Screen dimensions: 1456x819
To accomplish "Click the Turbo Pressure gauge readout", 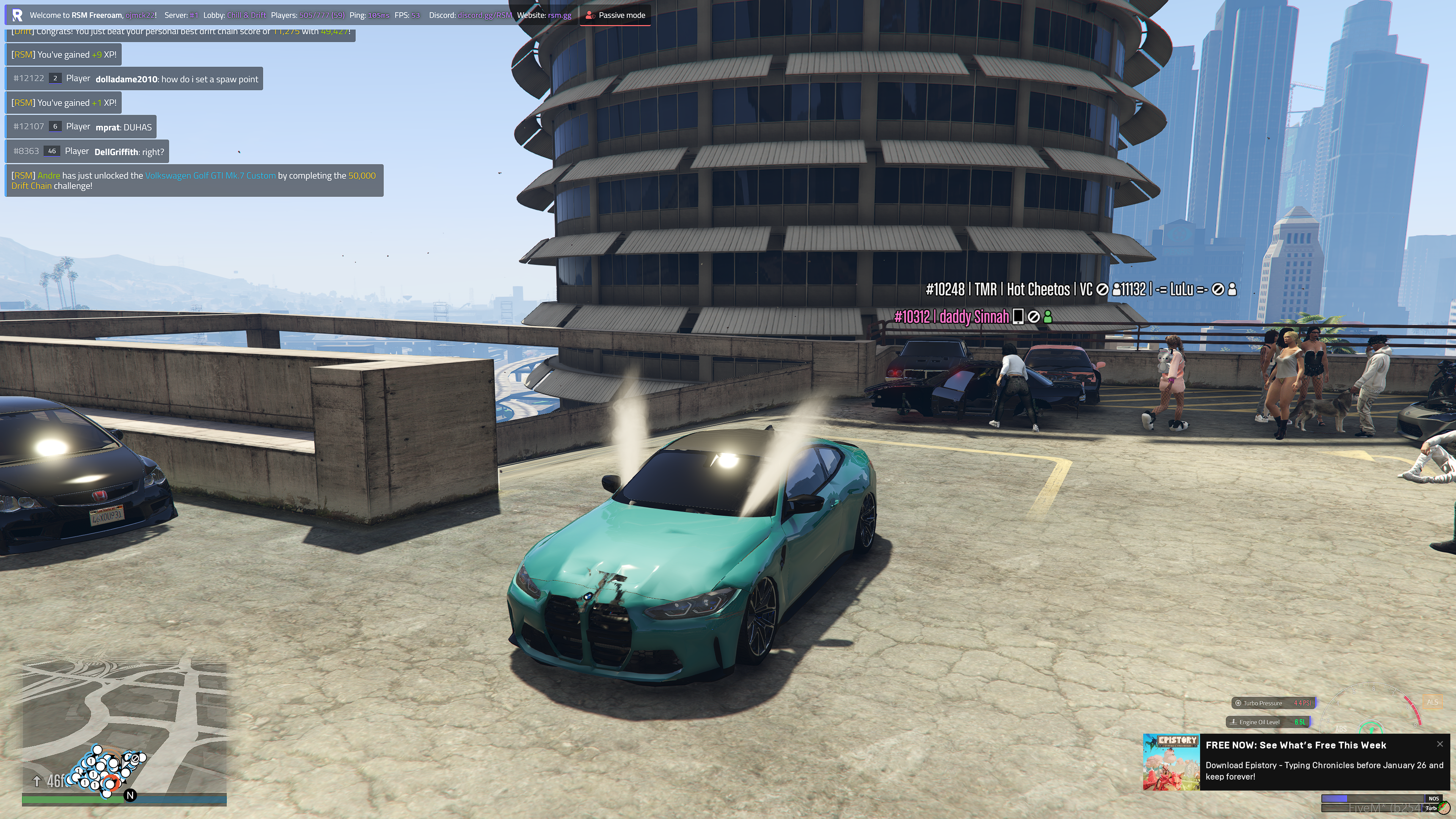I will point(1274,703).
